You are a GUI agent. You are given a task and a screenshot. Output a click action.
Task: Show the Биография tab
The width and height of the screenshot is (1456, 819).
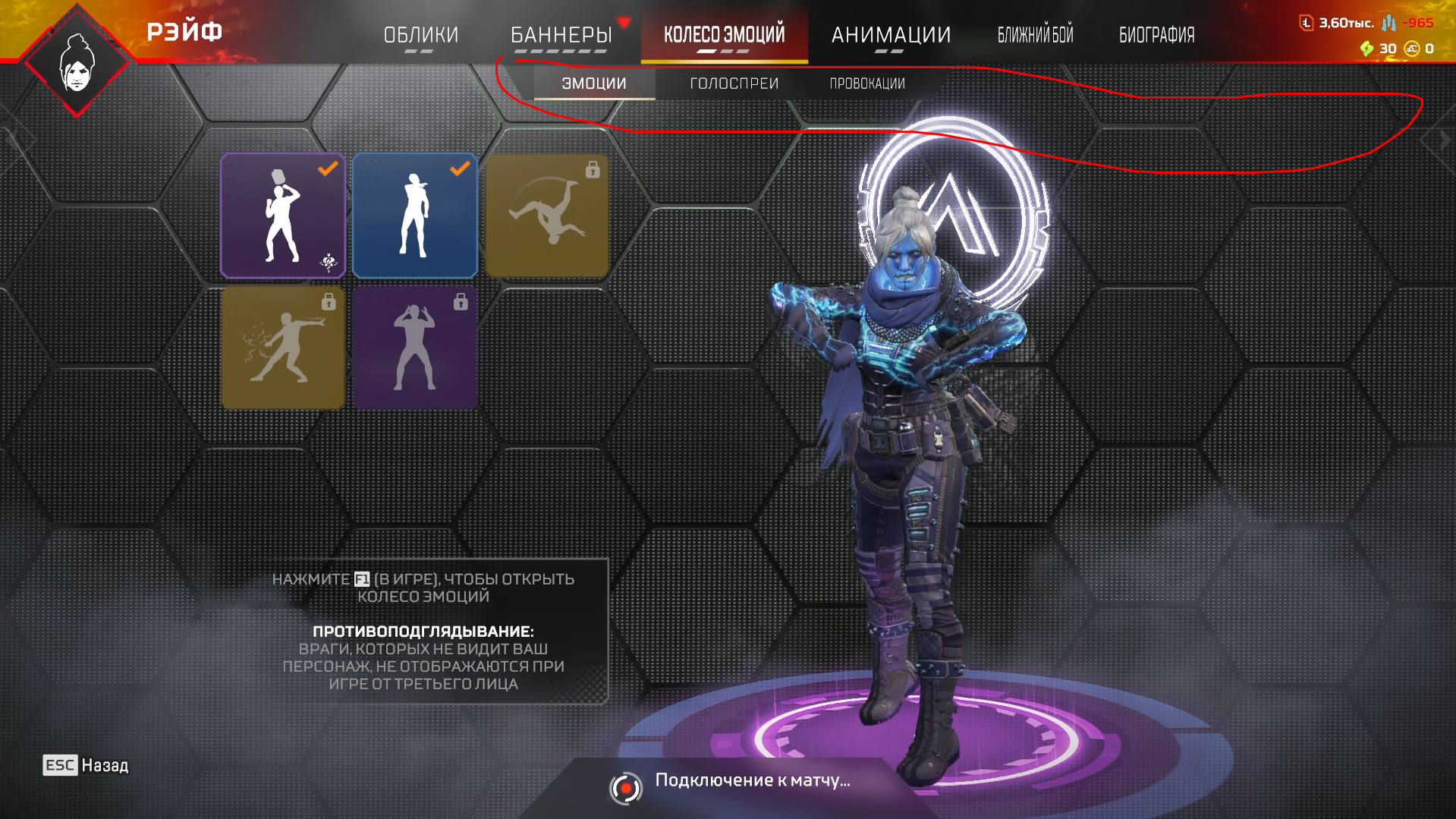[x=1156, y=35]
